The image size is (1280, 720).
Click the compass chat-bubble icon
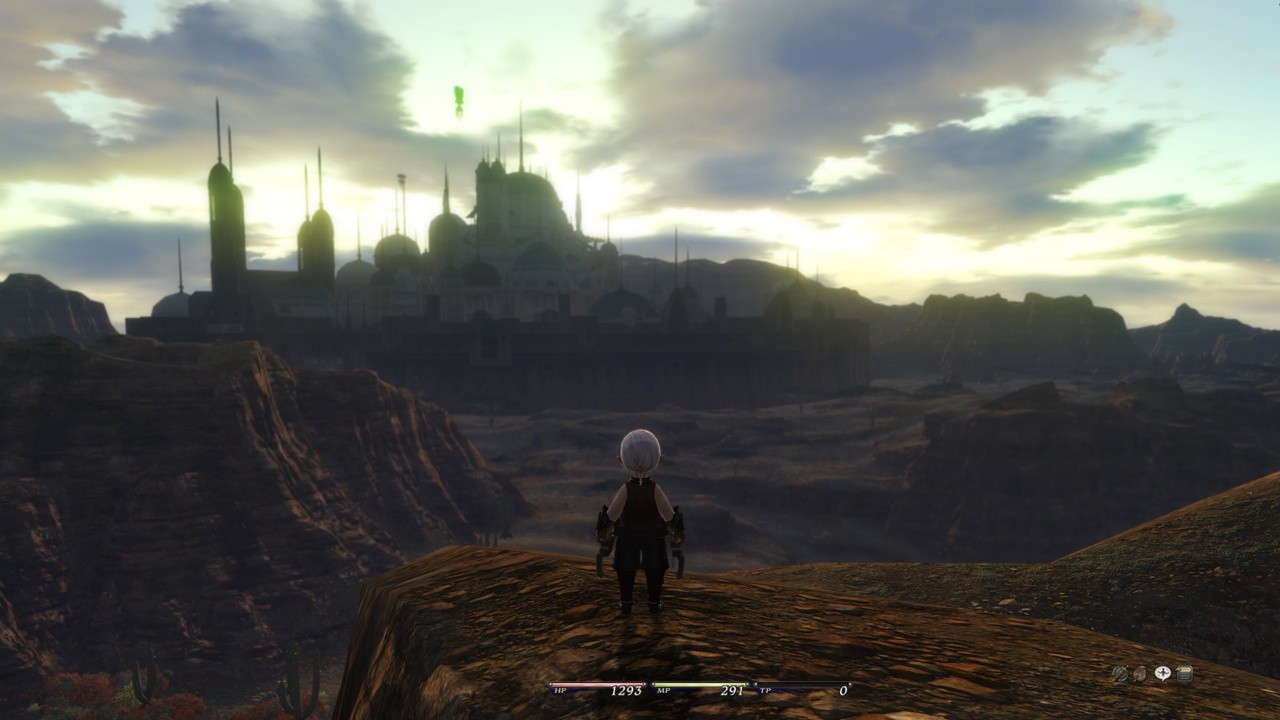[x=1163, y=673]
